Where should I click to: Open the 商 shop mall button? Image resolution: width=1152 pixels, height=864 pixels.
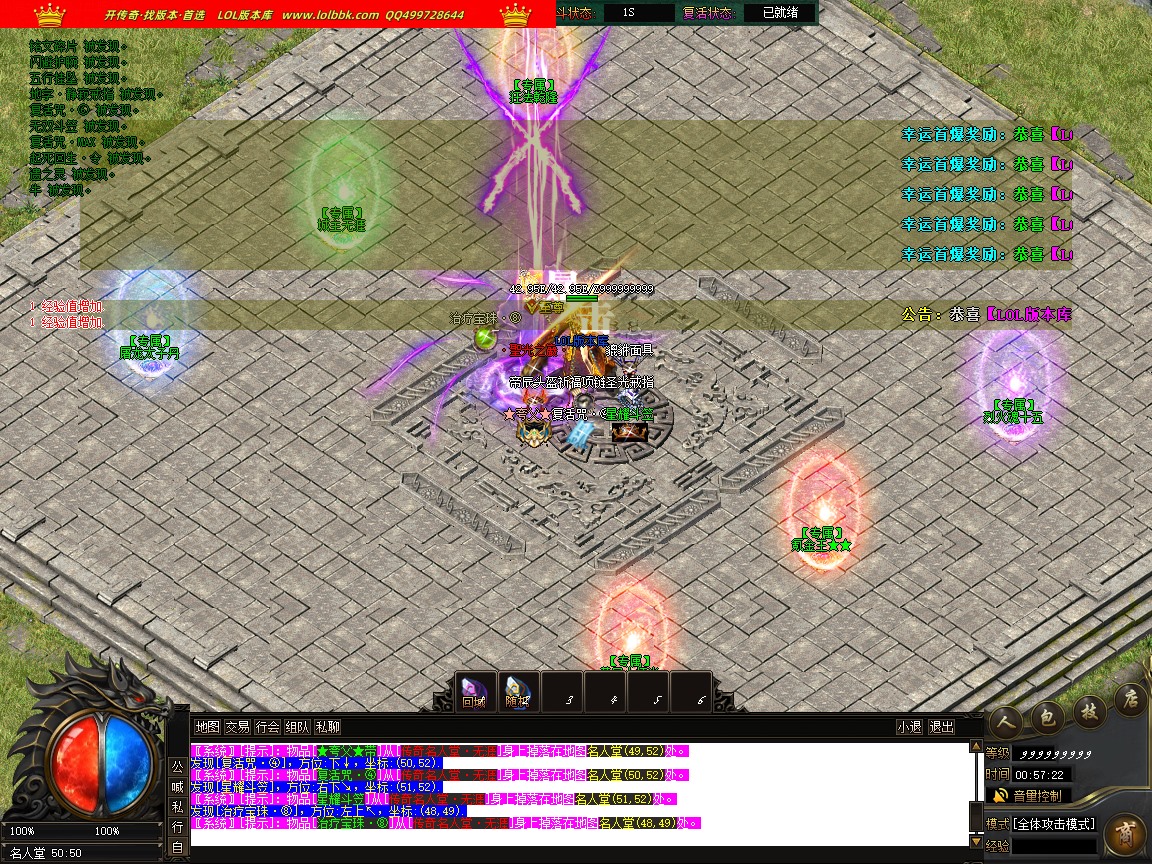(1127, 832)
